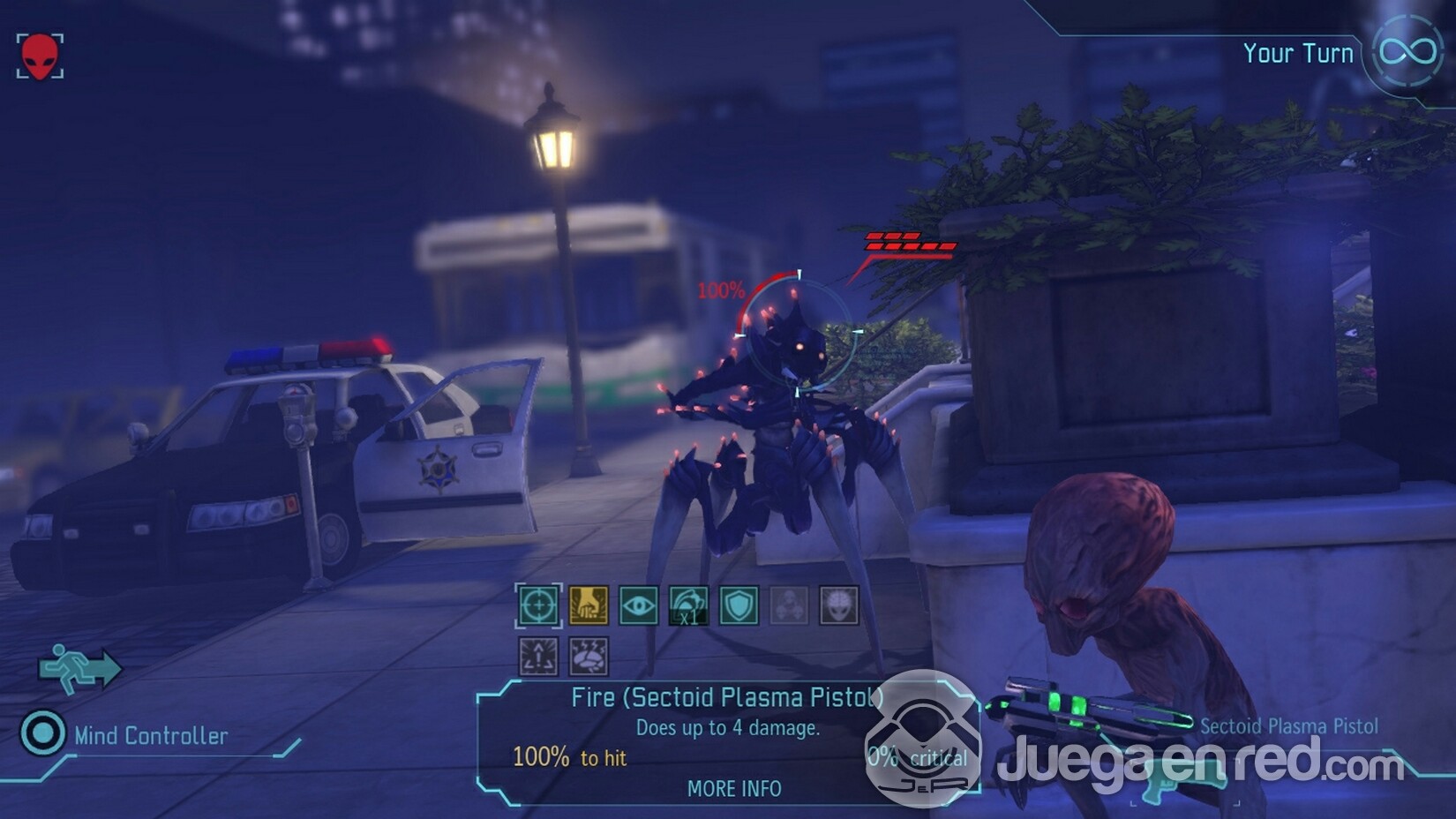Viewport: 1456px width, 819px height.
Task: Click the Mind Controller unit label
Action: [x=150, y=735]
